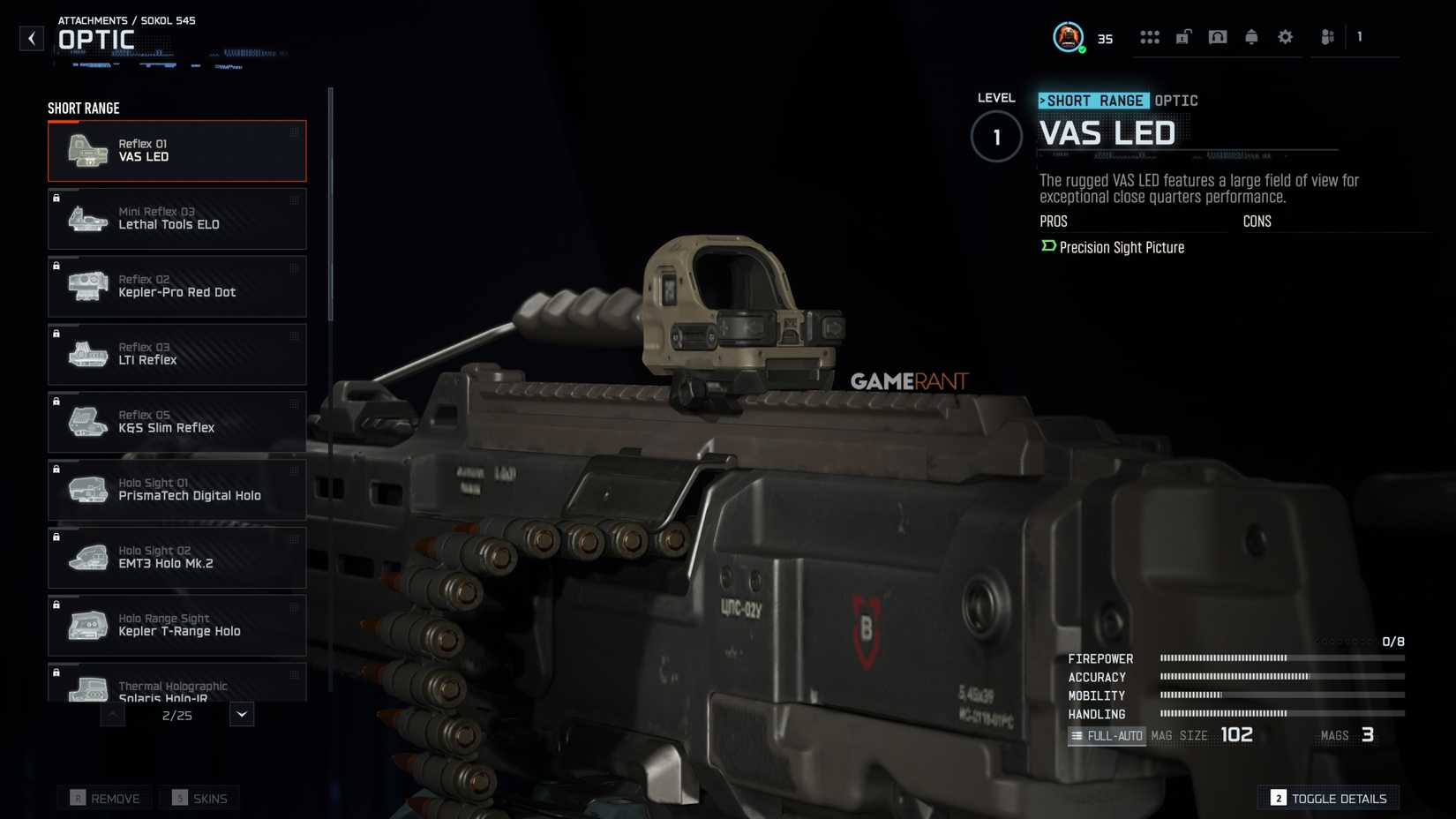Screen dimensions: 1456x819
Task: Select the Kepler-Pro Red Dot optic
Action: (176, 286)
